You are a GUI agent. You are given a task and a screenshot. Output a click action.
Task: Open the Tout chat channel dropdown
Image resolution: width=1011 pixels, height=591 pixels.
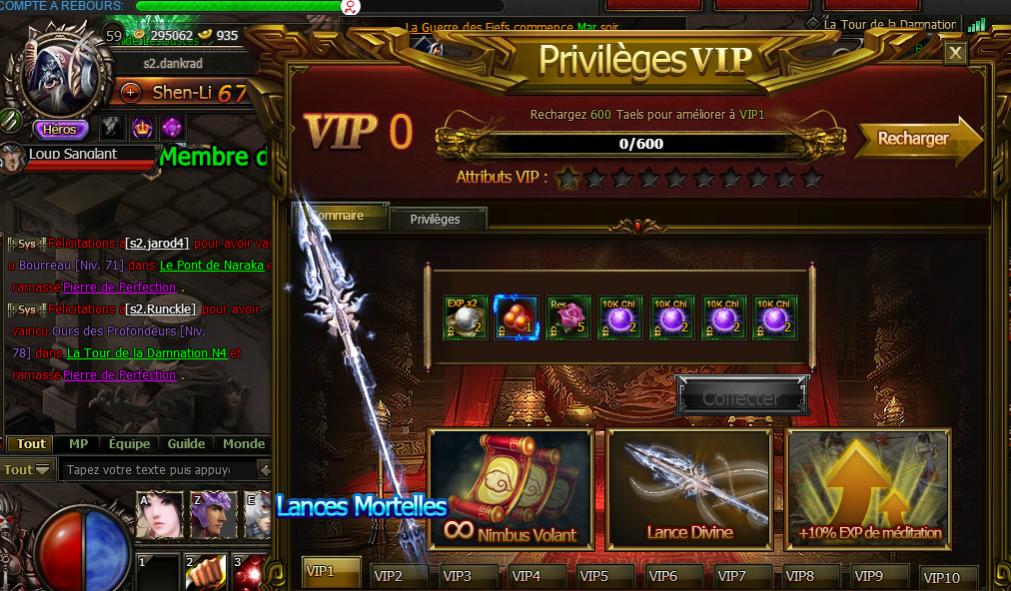[27, 470]
